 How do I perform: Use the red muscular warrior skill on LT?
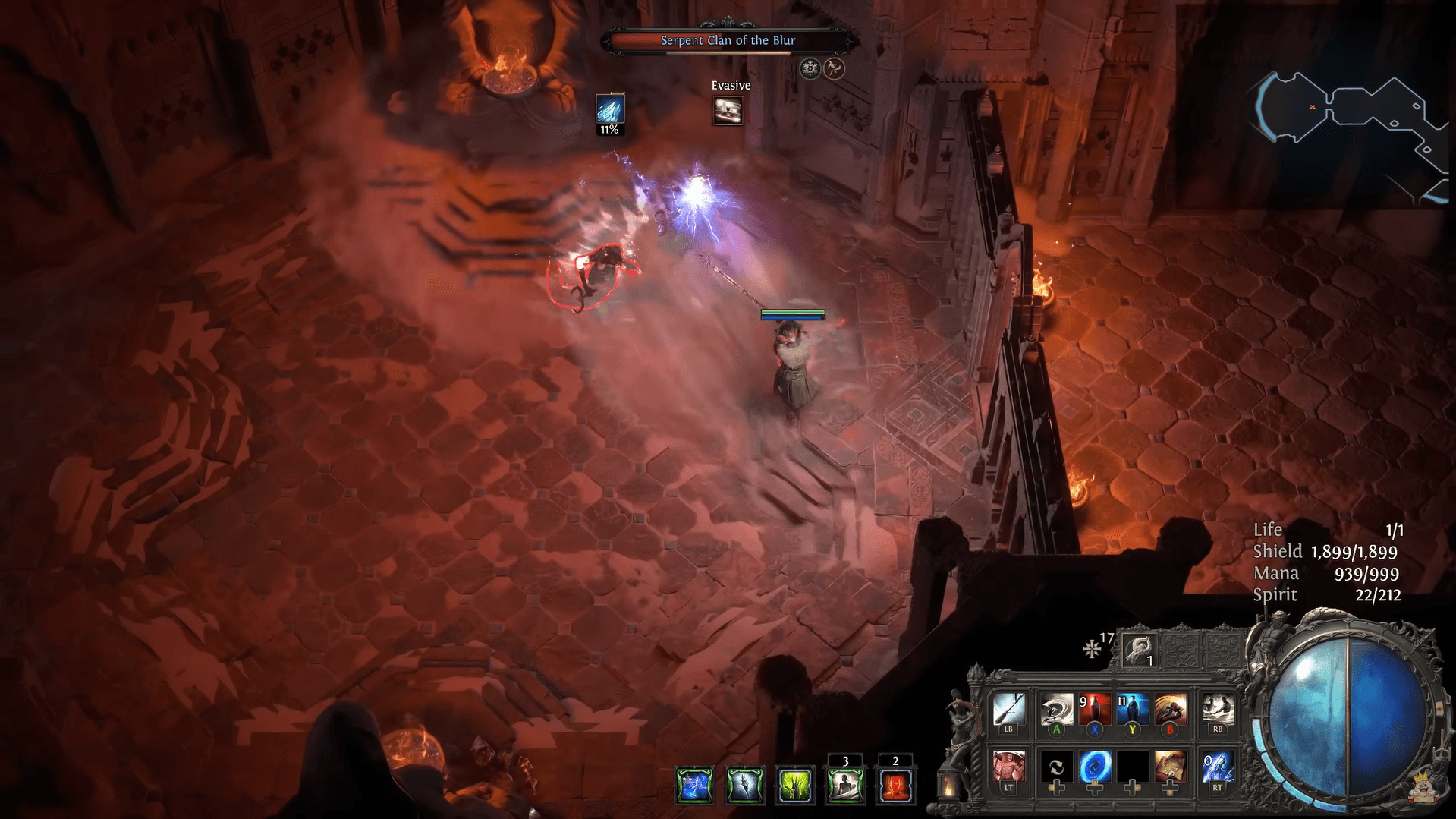[x=1008, y=767]
